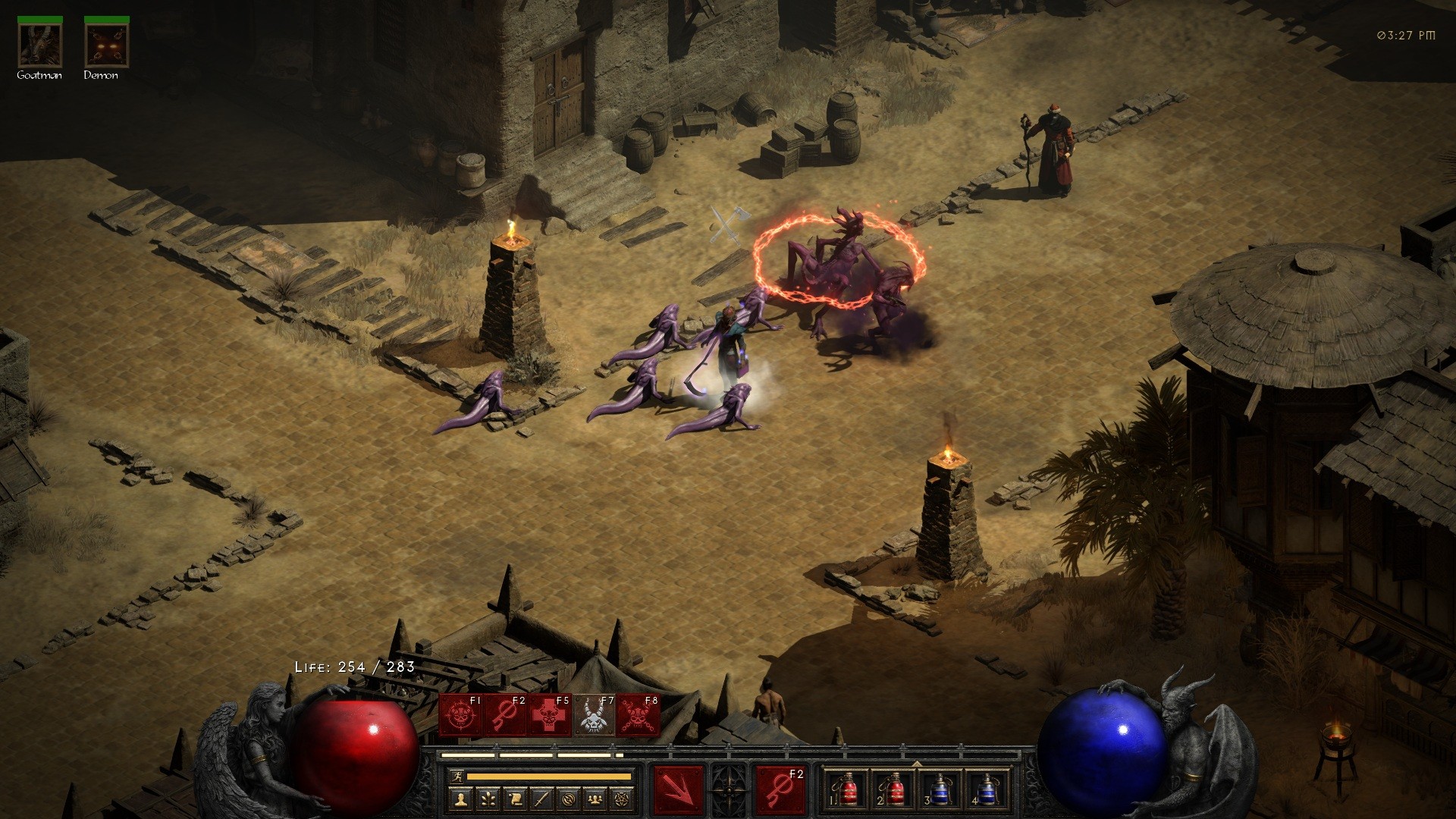1456x819 pixels.
Task: Choose the F5 skull and cross skill
Action: [549, 715]
